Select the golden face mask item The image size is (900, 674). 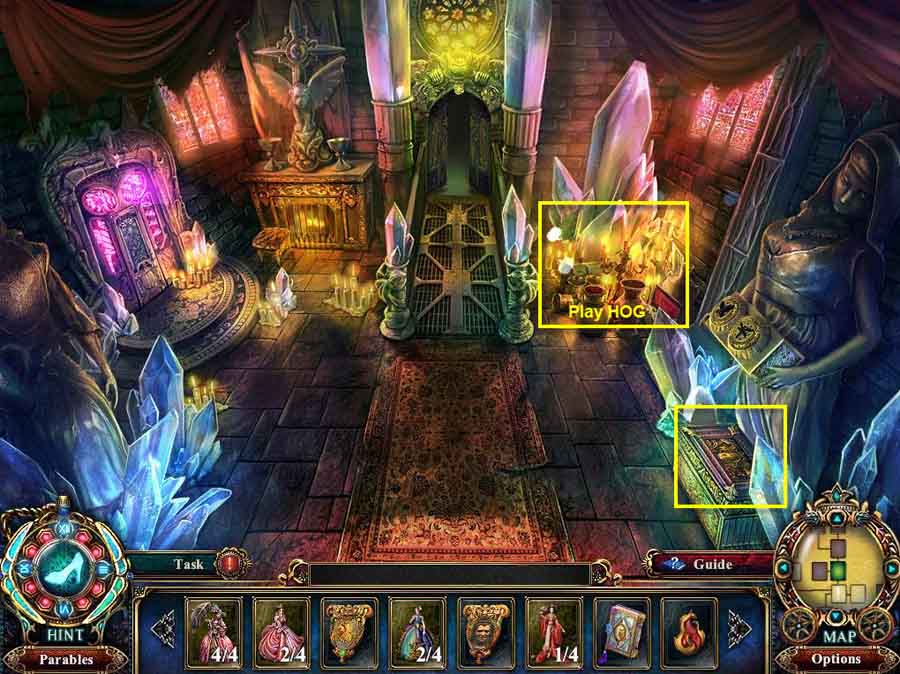pyautogui.click(x=486, y=631)
